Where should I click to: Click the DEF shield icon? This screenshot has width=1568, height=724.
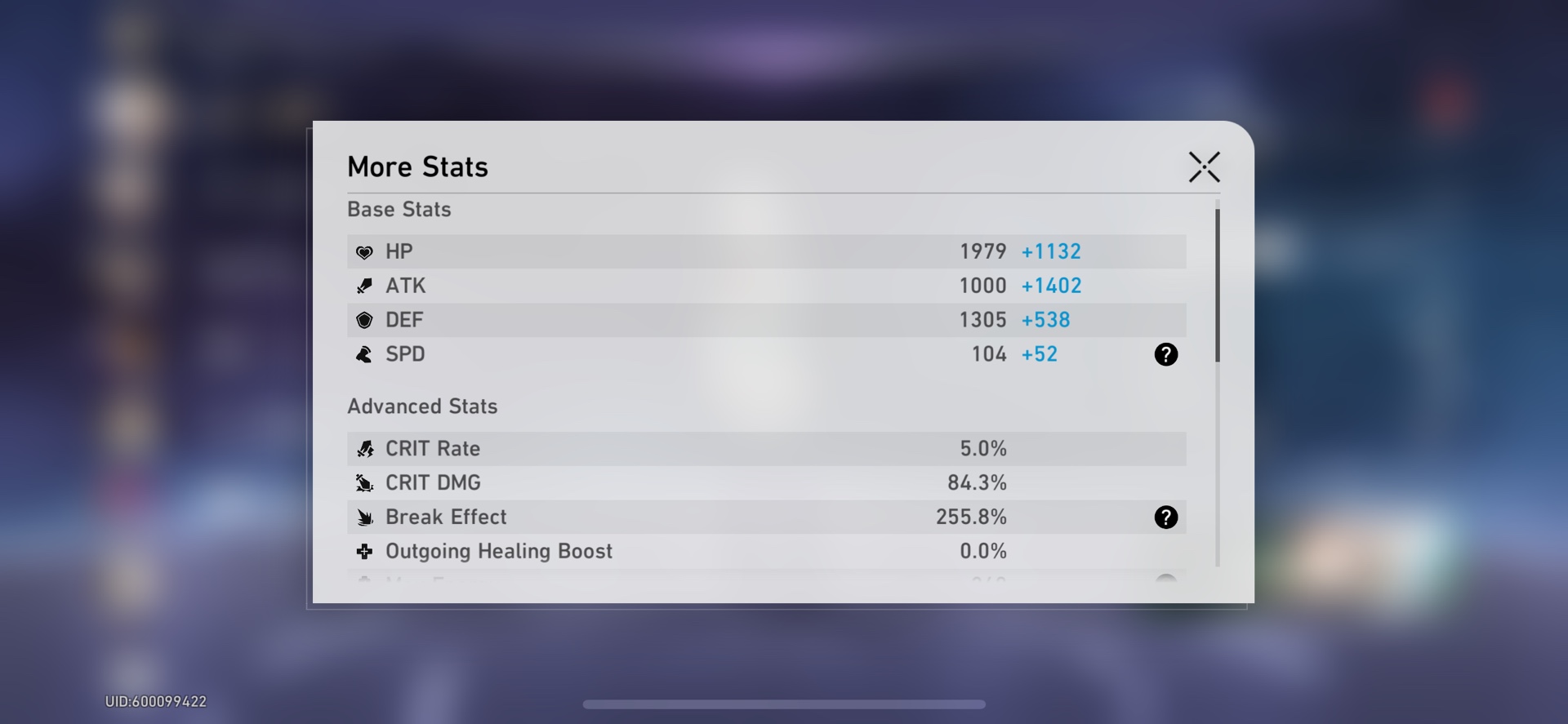pos(365,320)
